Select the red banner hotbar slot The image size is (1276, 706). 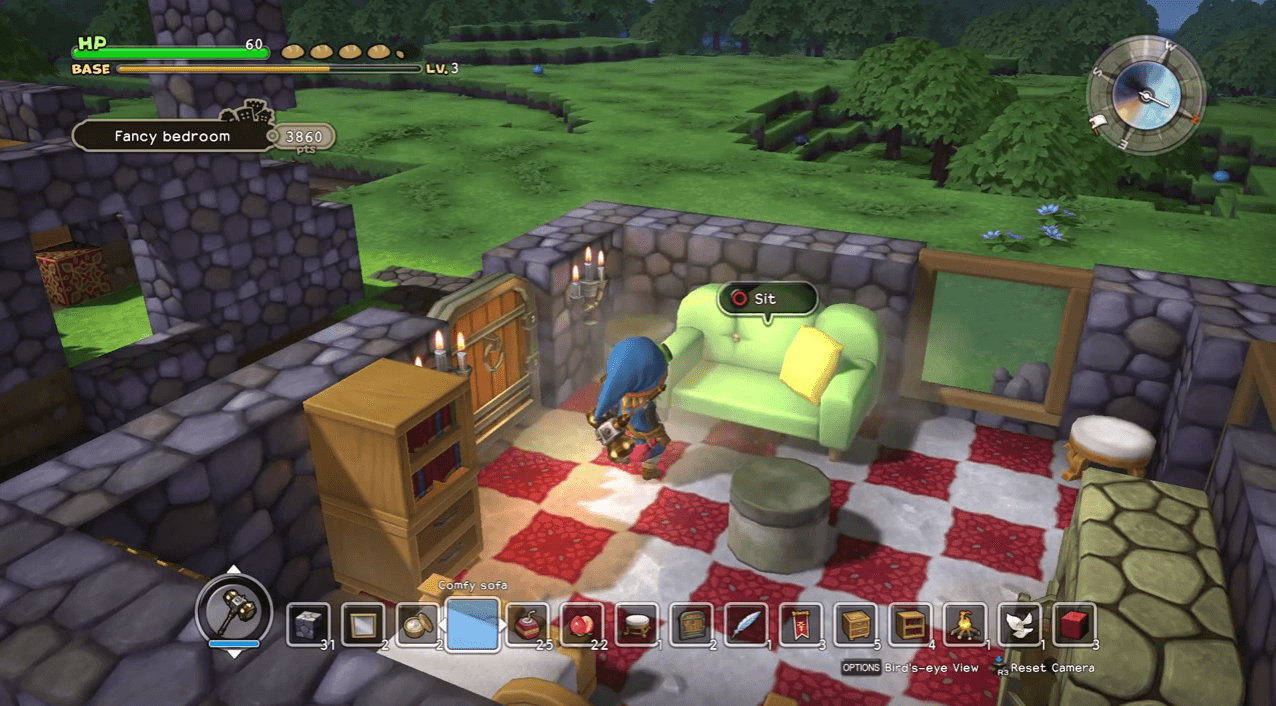click(801, 625)
